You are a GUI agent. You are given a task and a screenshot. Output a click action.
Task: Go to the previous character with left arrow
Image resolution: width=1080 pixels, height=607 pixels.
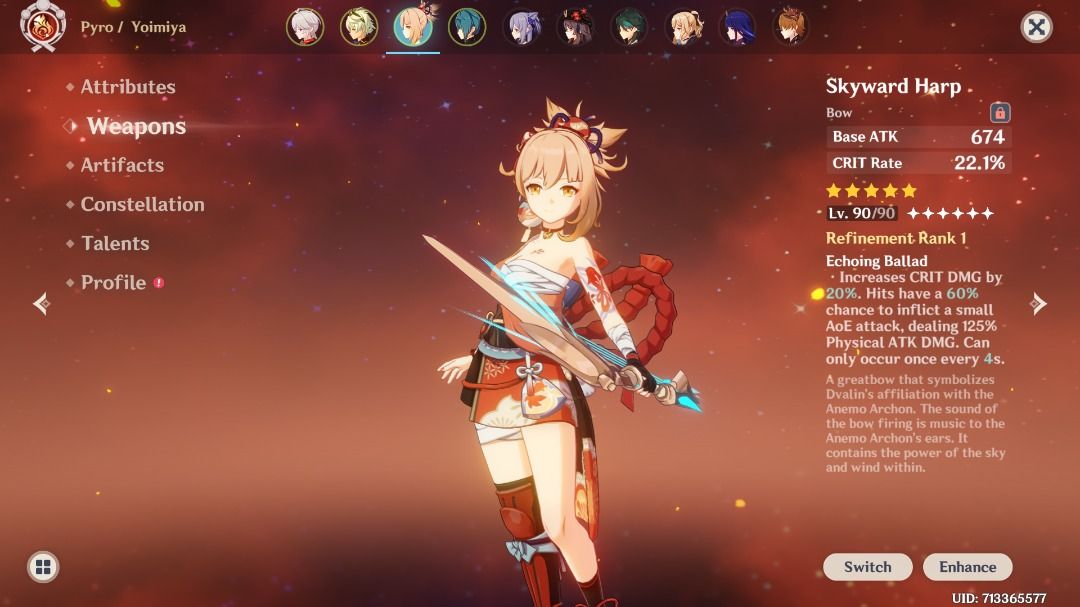(x=40, y=303)
